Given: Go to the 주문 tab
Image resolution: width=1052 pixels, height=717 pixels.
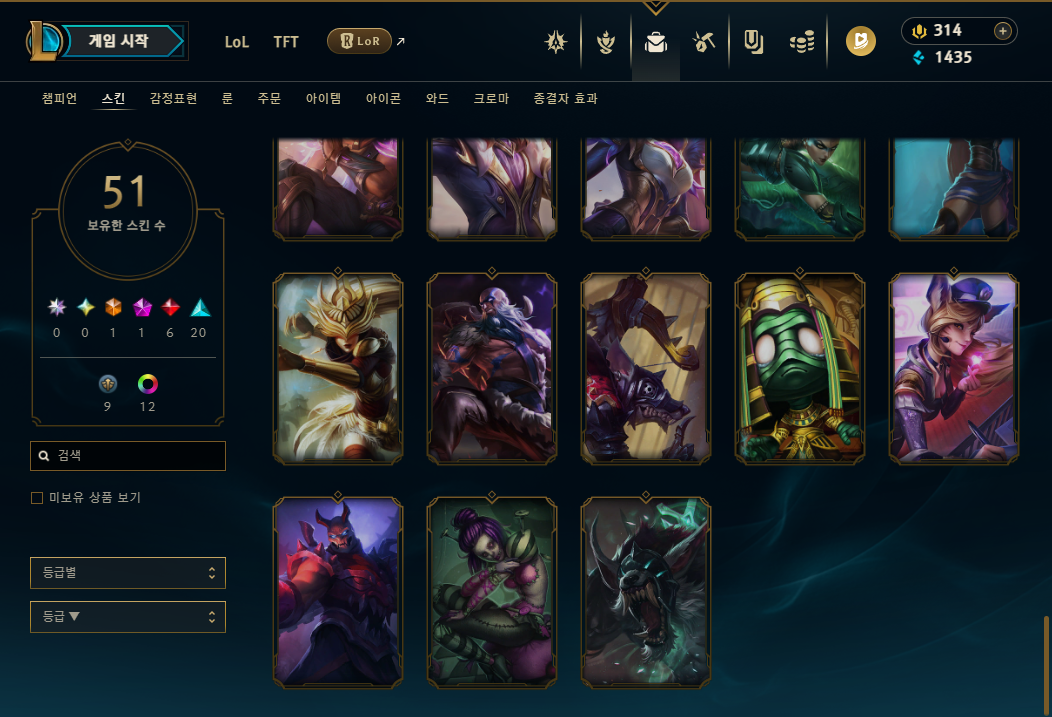Looking at the screenshot, I should (269, 99).
